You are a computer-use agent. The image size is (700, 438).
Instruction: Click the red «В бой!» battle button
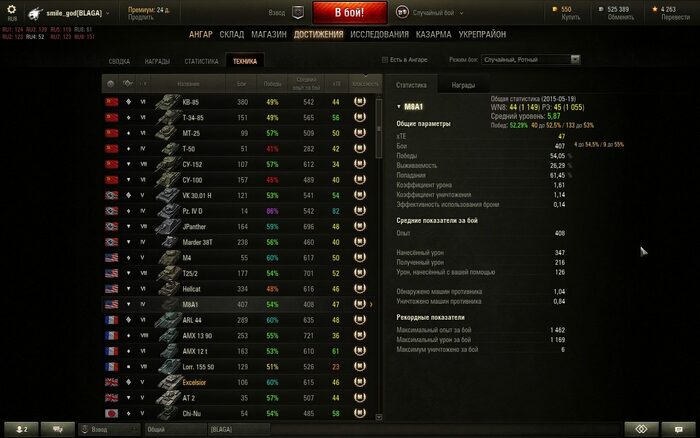tap(349, 12)
